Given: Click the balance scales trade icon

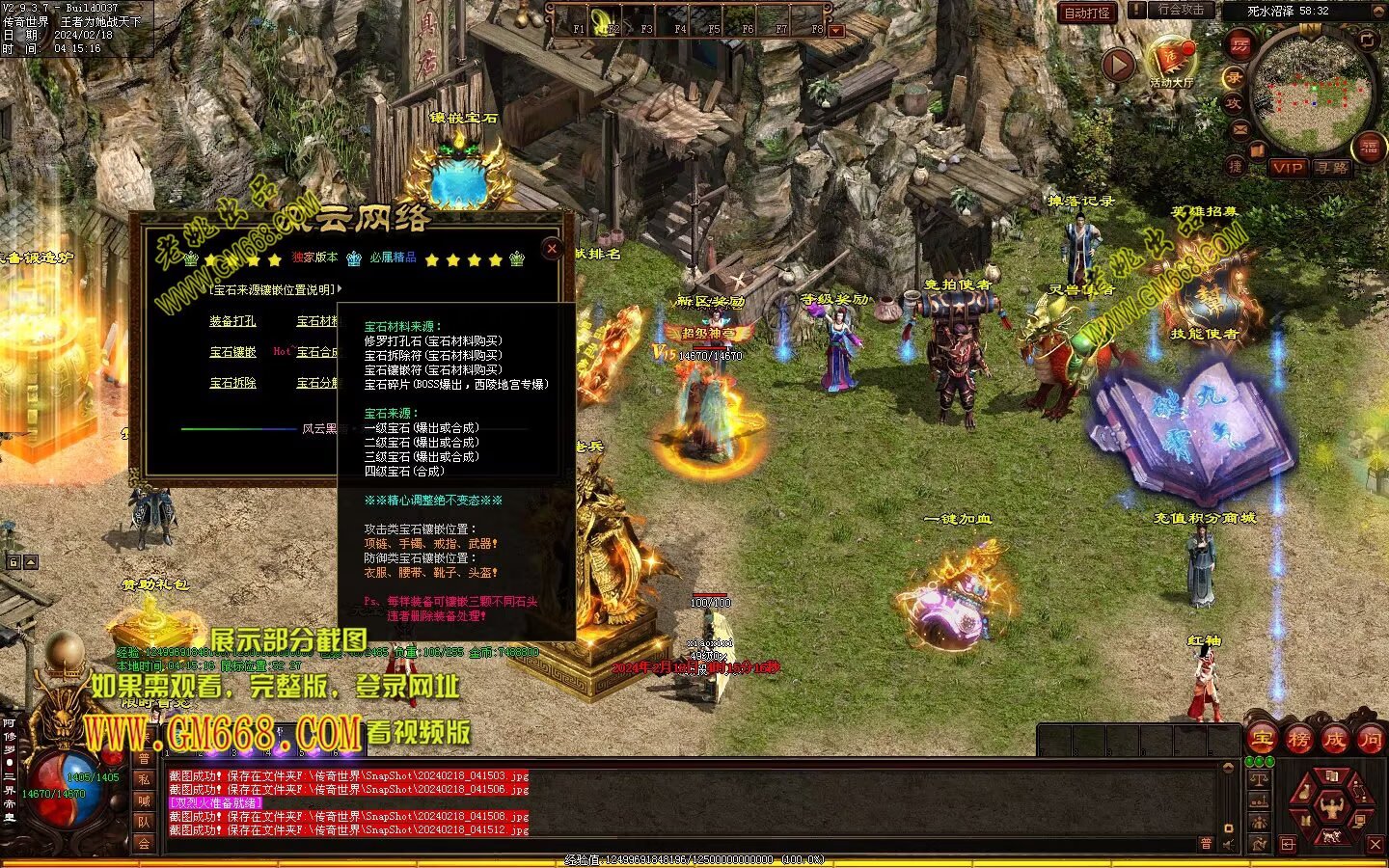Looking at the screenshot, I should [x=1259, y=778].
